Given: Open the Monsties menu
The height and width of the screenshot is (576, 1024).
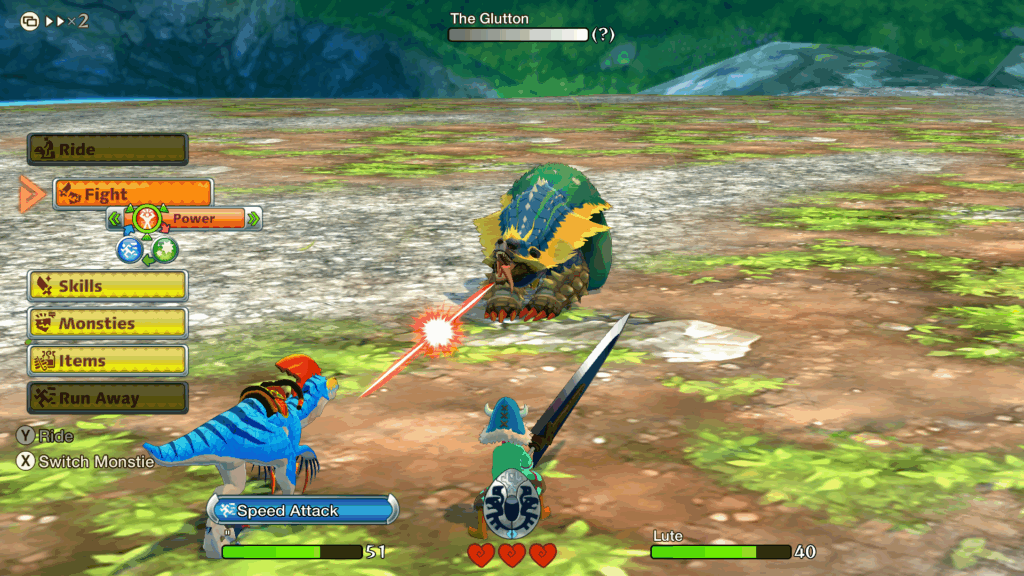Looking at the screenshot, I should point(107,323).
